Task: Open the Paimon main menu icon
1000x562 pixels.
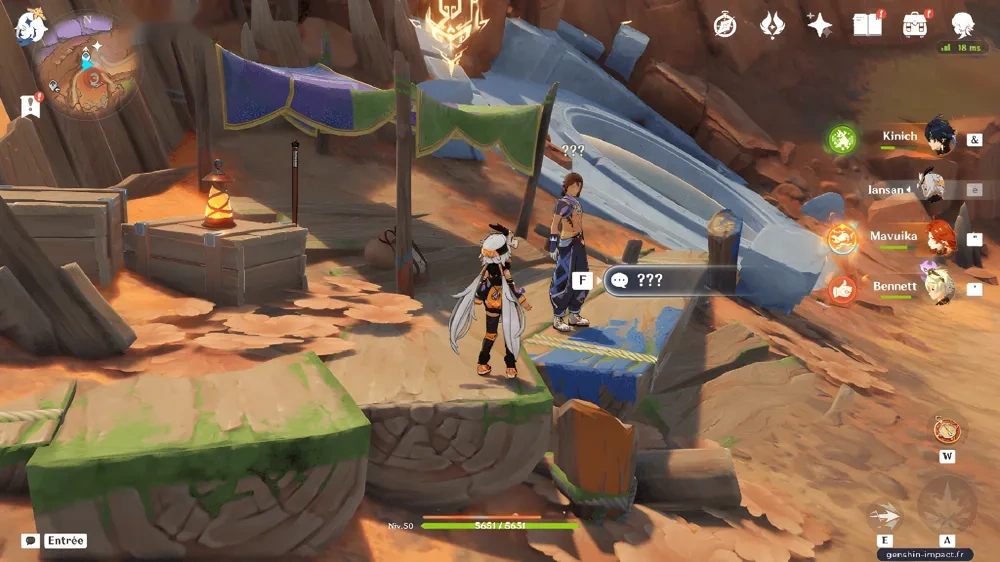Action: tap(30, 26)
